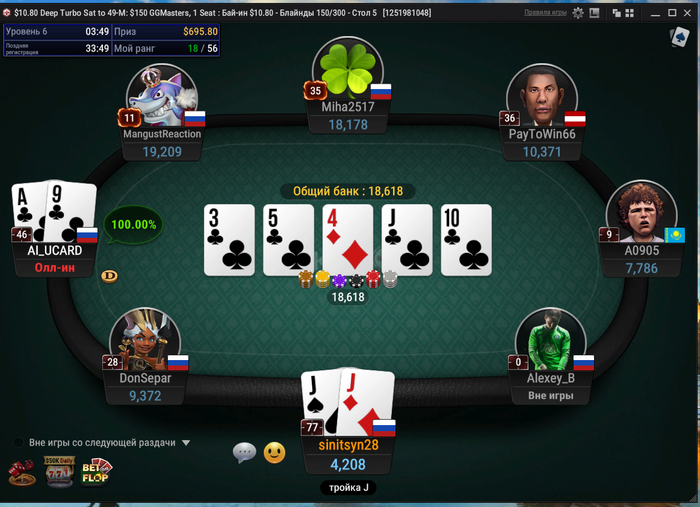Open the $50K Daily slots icon
This screenshot has width=700, height=507.
pos(58,470)
